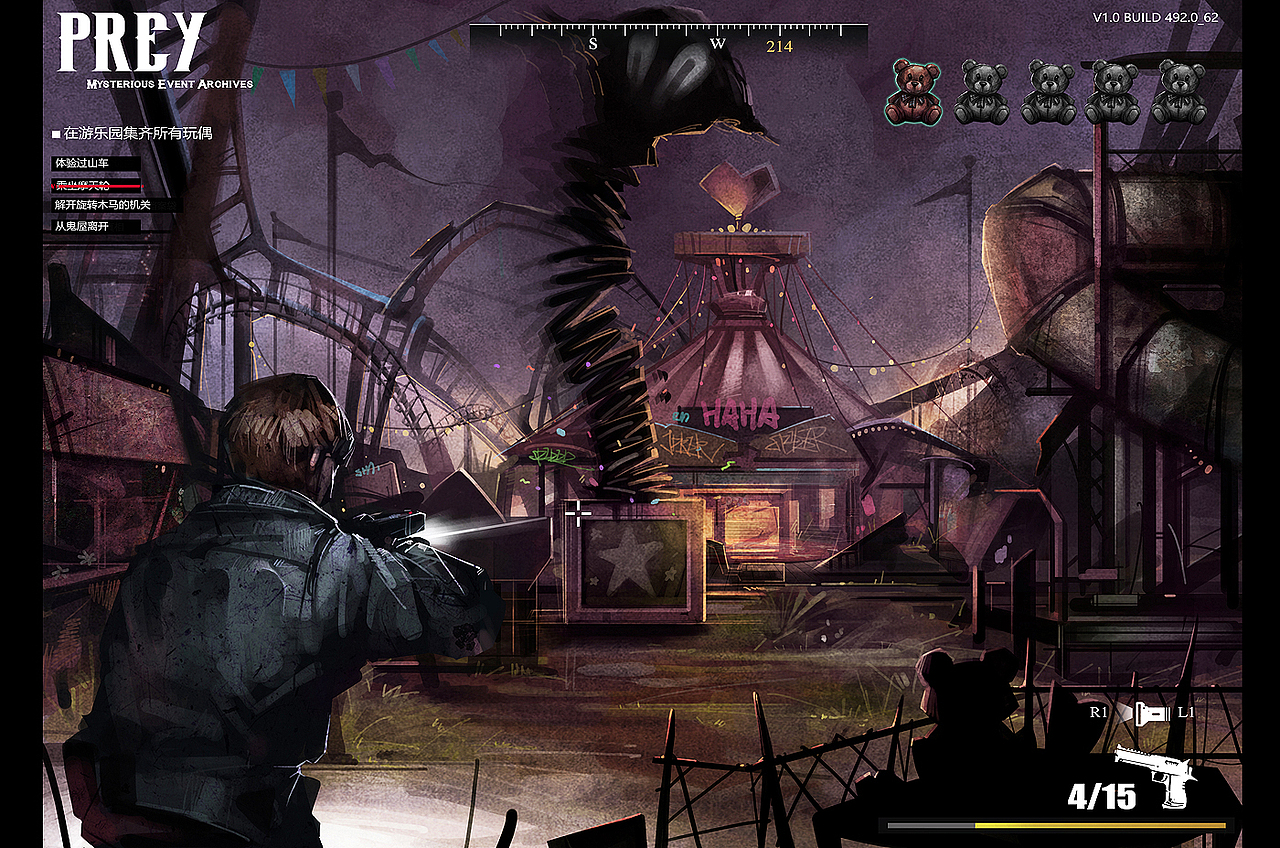The image size is (1280, 848).
Task: Select the 从鬼屋离开 objective
Action: tap(82, 227)
